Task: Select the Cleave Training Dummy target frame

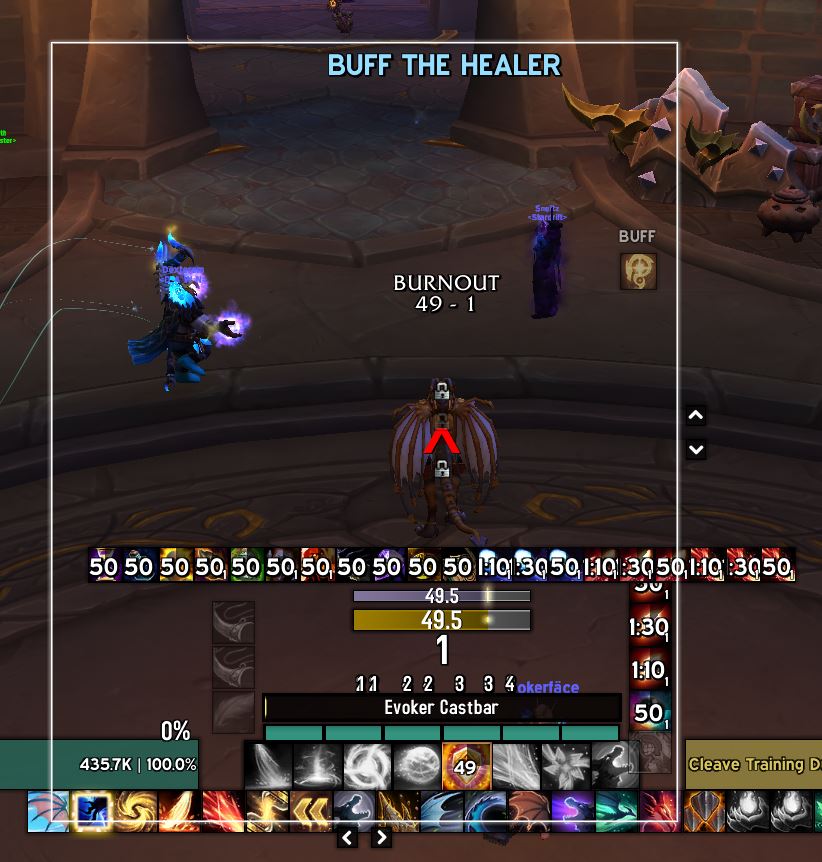Action: (x=753, y=764)
